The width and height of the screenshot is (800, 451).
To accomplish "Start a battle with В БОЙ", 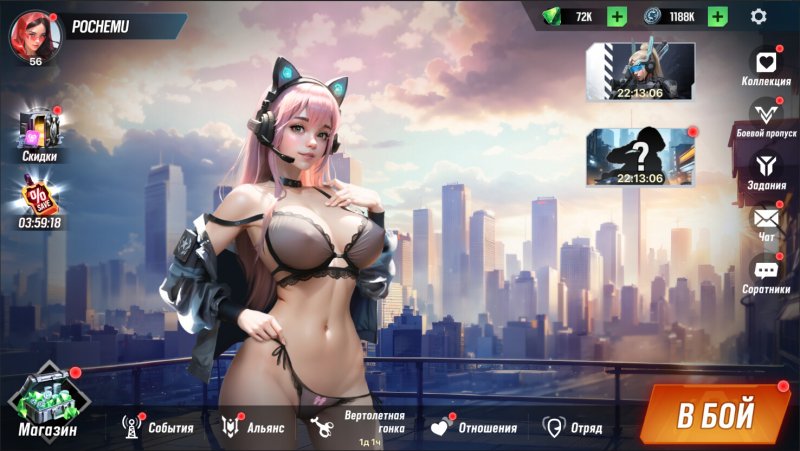I will click(x=714, y=414).
